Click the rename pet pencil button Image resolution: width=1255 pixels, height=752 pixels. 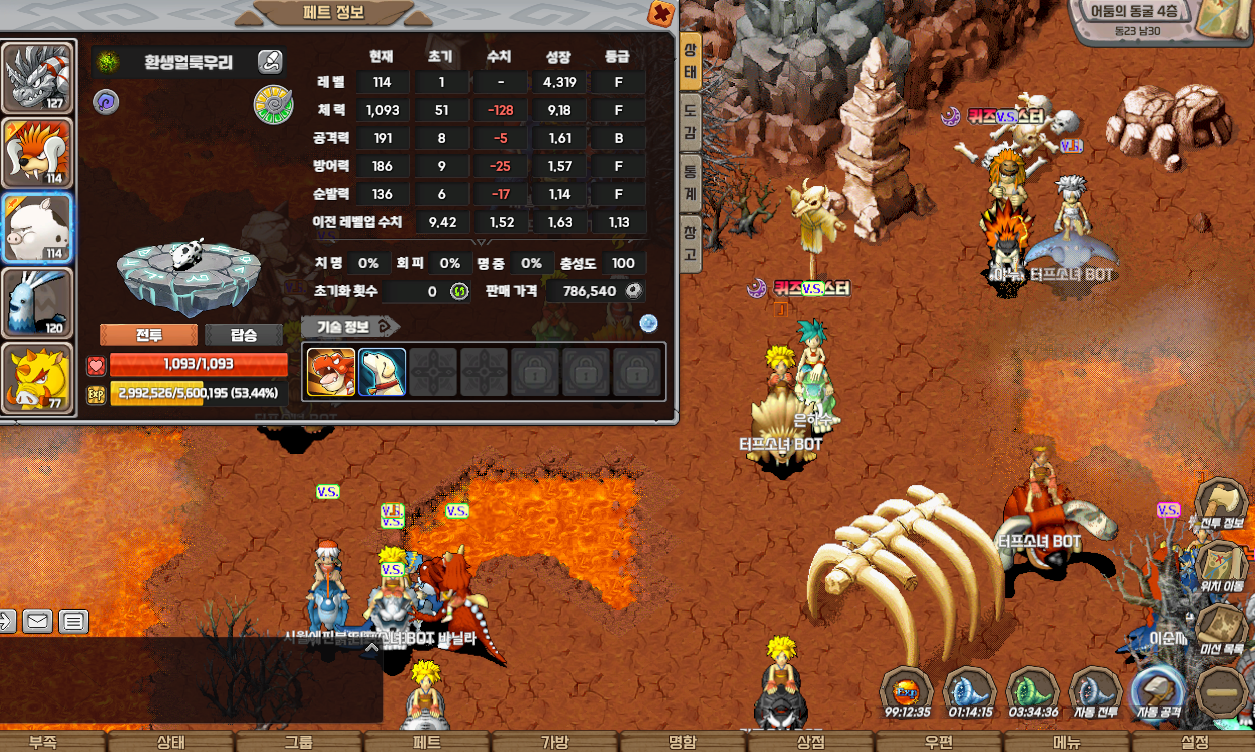tap(270, 62)
